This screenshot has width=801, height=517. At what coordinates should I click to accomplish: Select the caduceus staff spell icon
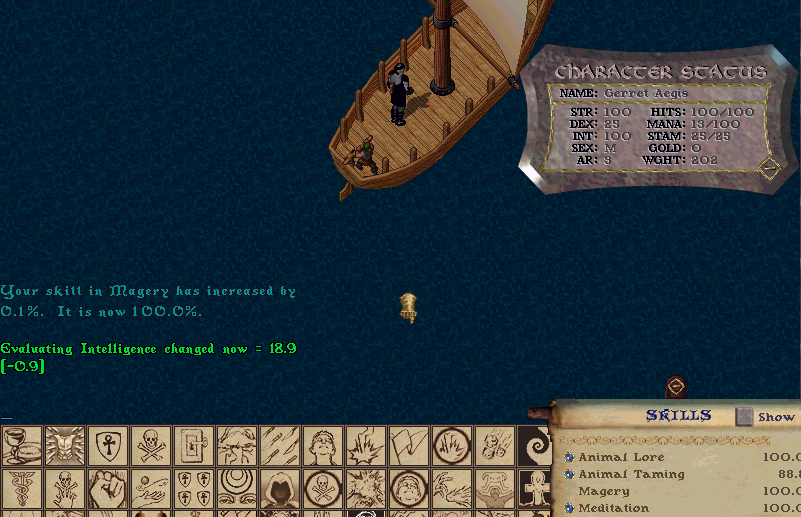(x=21, y=488)
